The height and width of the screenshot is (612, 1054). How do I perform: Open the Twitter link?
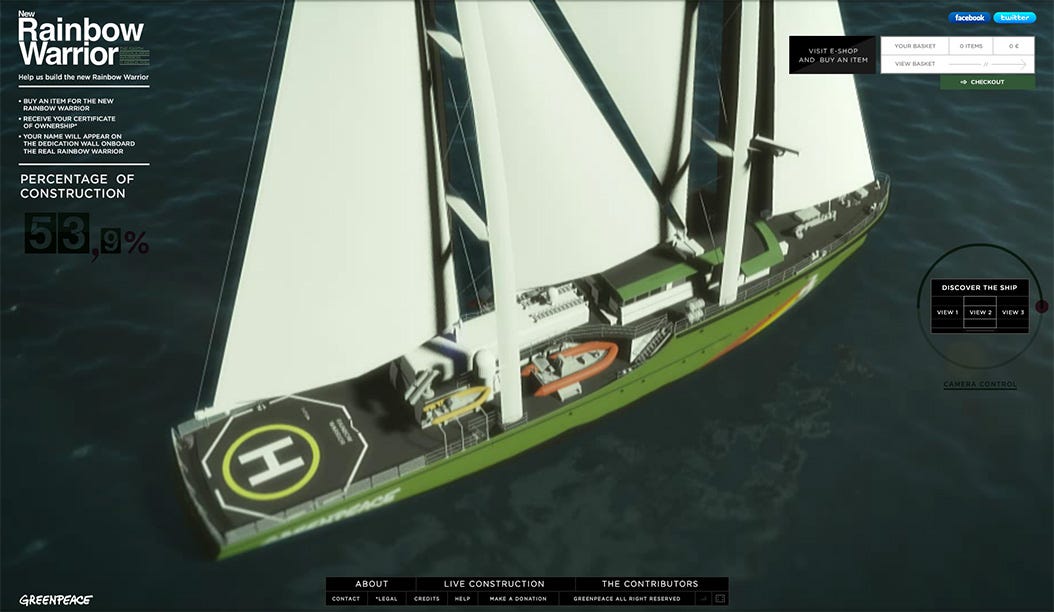coord(1014,17)
